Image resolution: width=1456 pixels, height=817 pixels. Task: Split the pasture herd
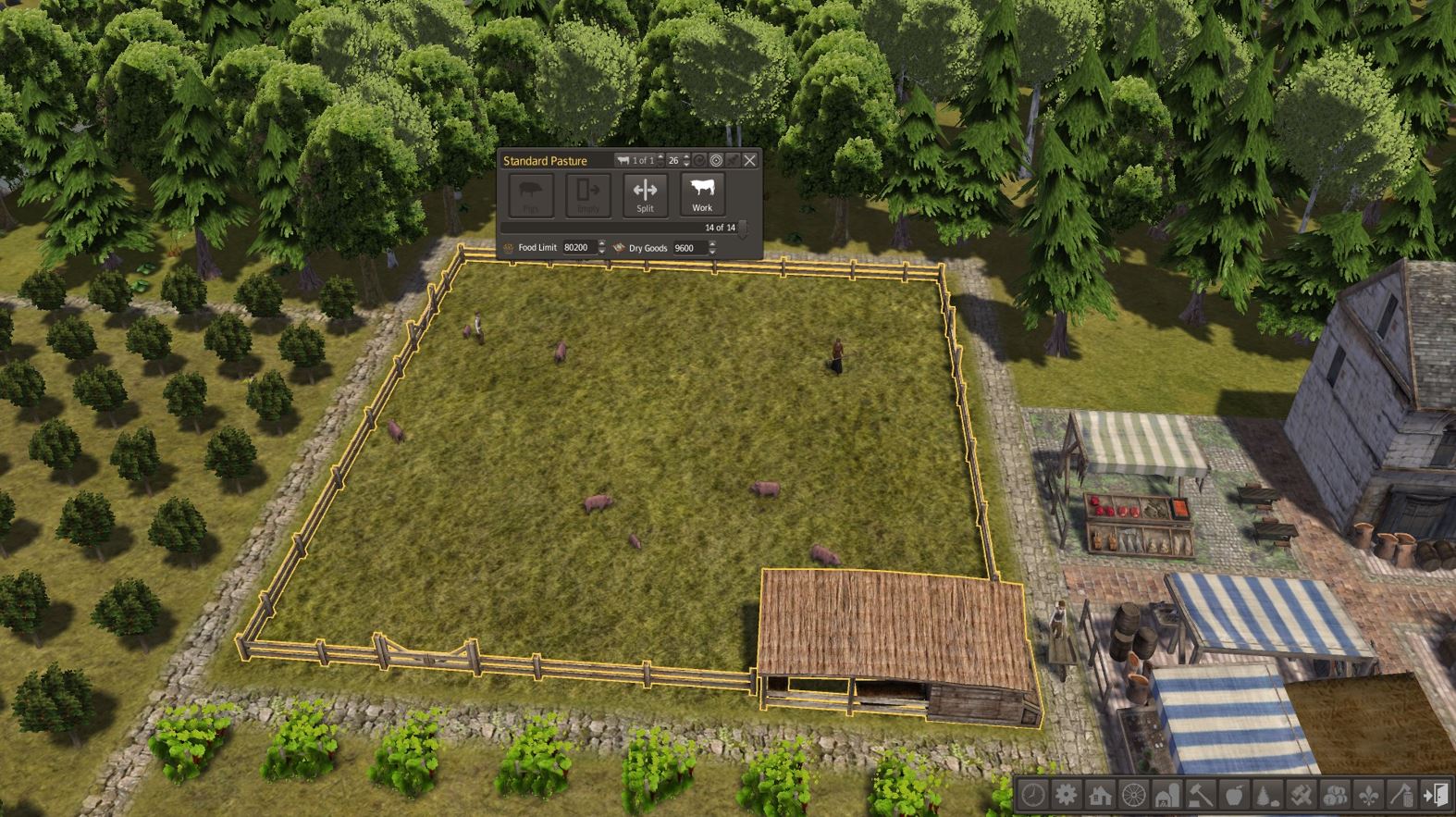645,194
